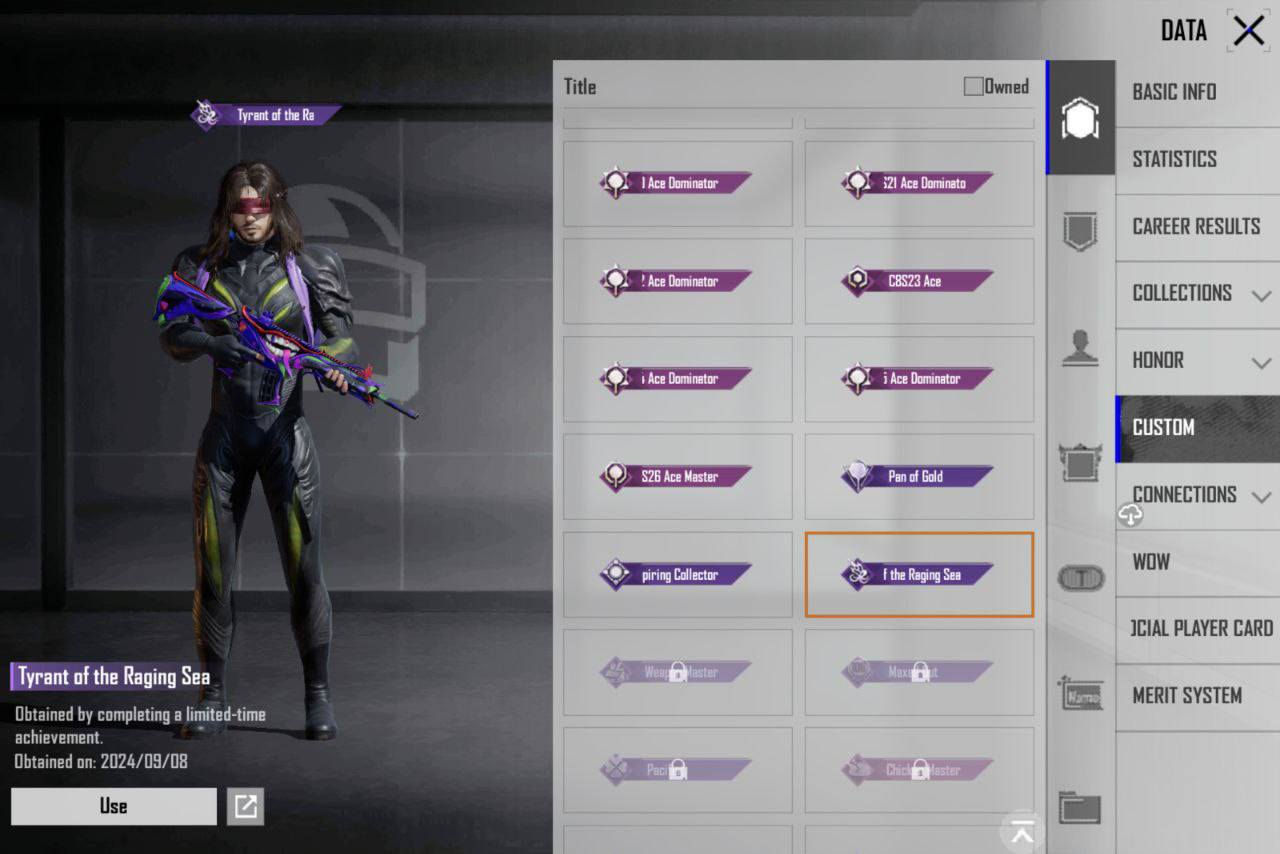Select the S21 Ace Dominator title
This screenshot has width=1280, height=854.
click(x=919, y=184)
